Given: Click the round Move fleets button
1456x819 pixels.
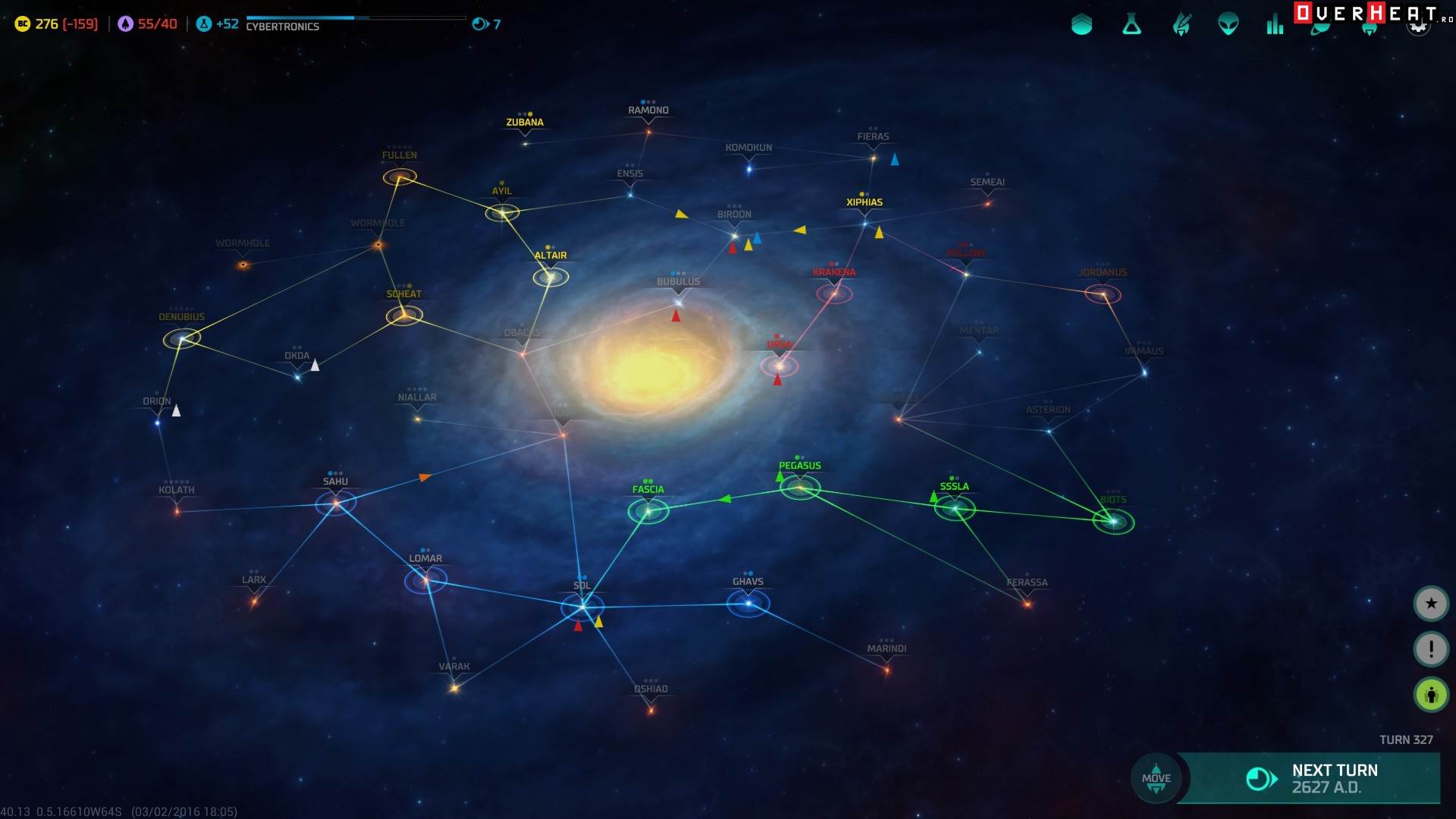Looking at the screenshot, I should click(1156, 778).
